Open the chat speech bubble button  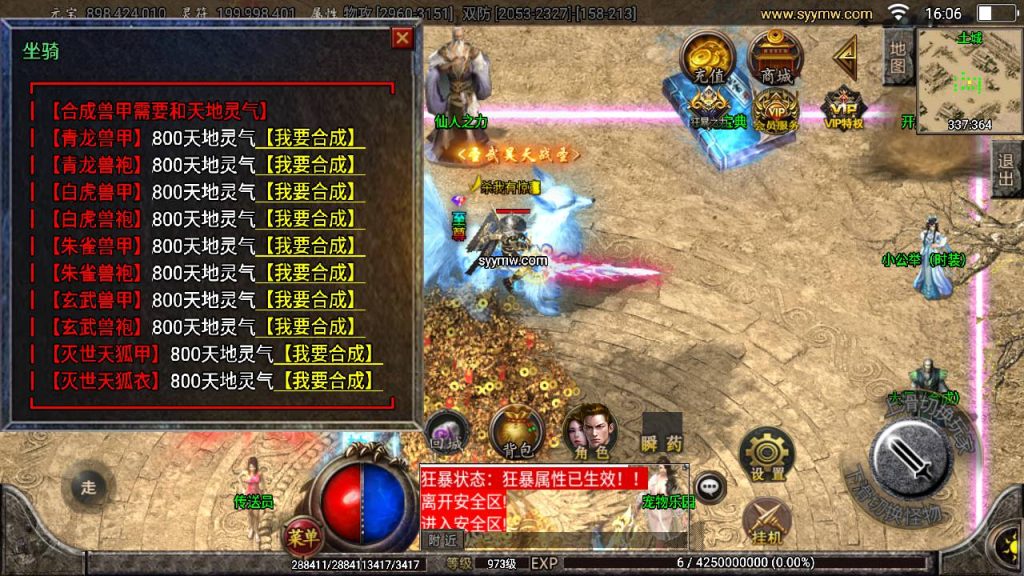tap(710, 488)
